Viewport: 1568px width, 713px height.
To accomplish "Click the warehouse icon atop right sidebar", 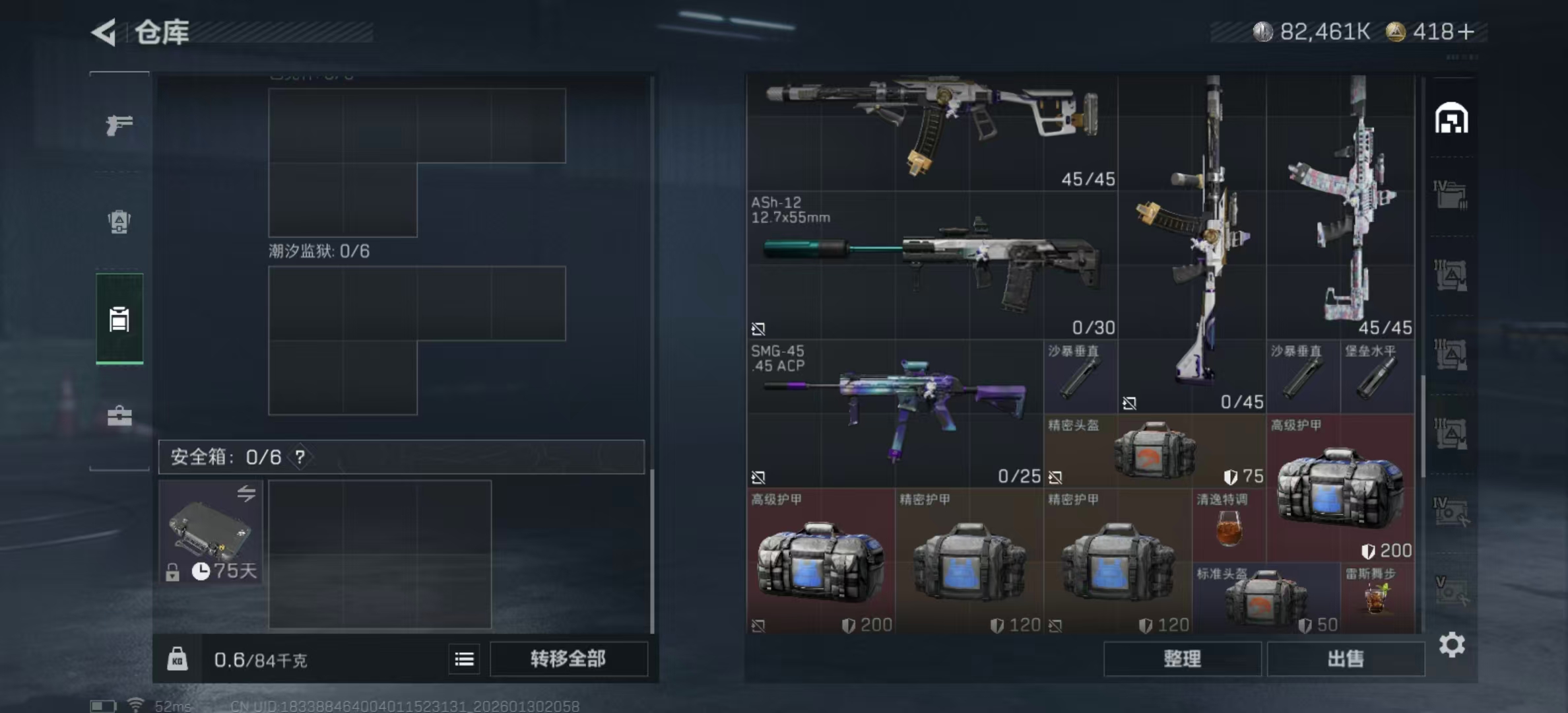I will [1451, 119].
